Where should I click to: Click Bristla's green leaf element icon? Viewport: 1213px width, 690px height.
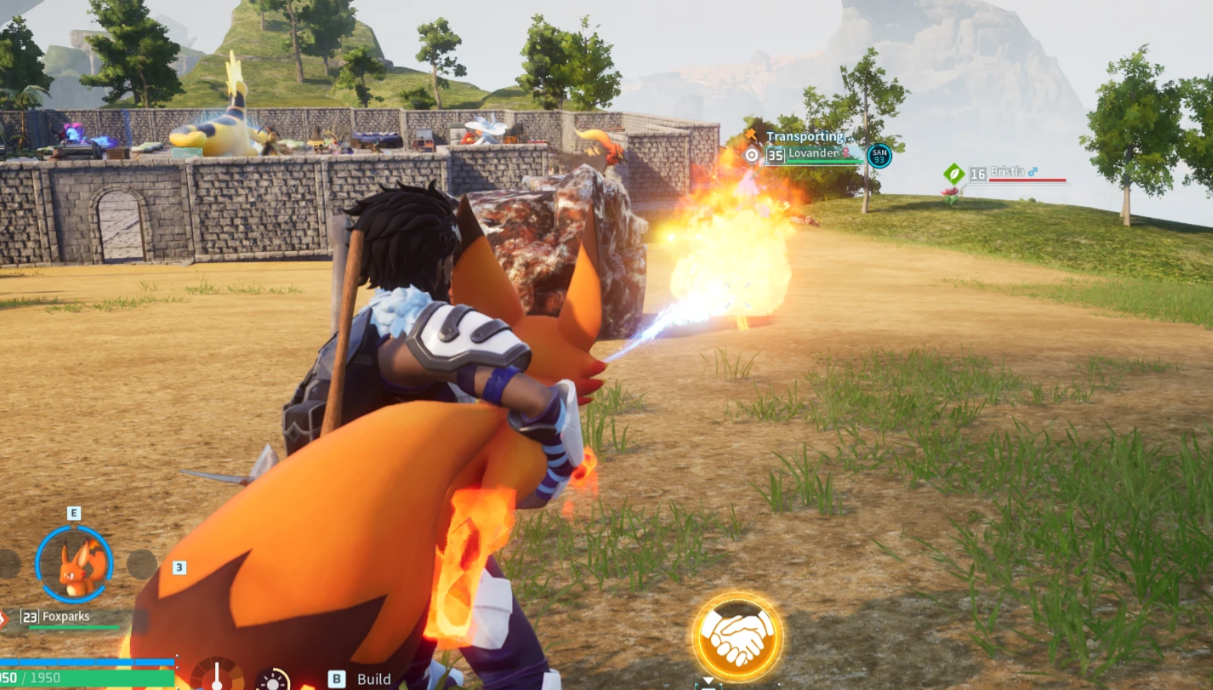[x=954, y=173]
